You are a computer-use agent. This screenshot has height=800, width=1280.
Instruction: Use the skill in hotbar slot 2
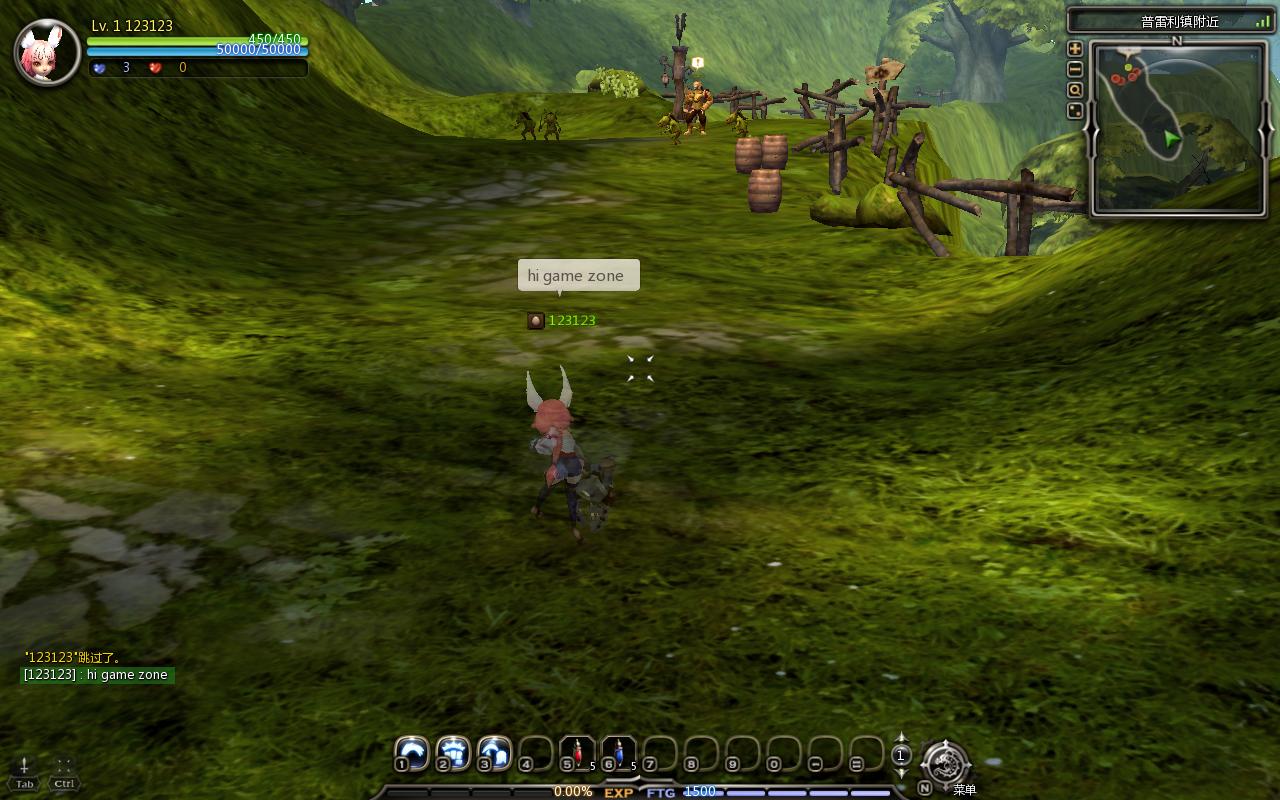tap(453, 752)
